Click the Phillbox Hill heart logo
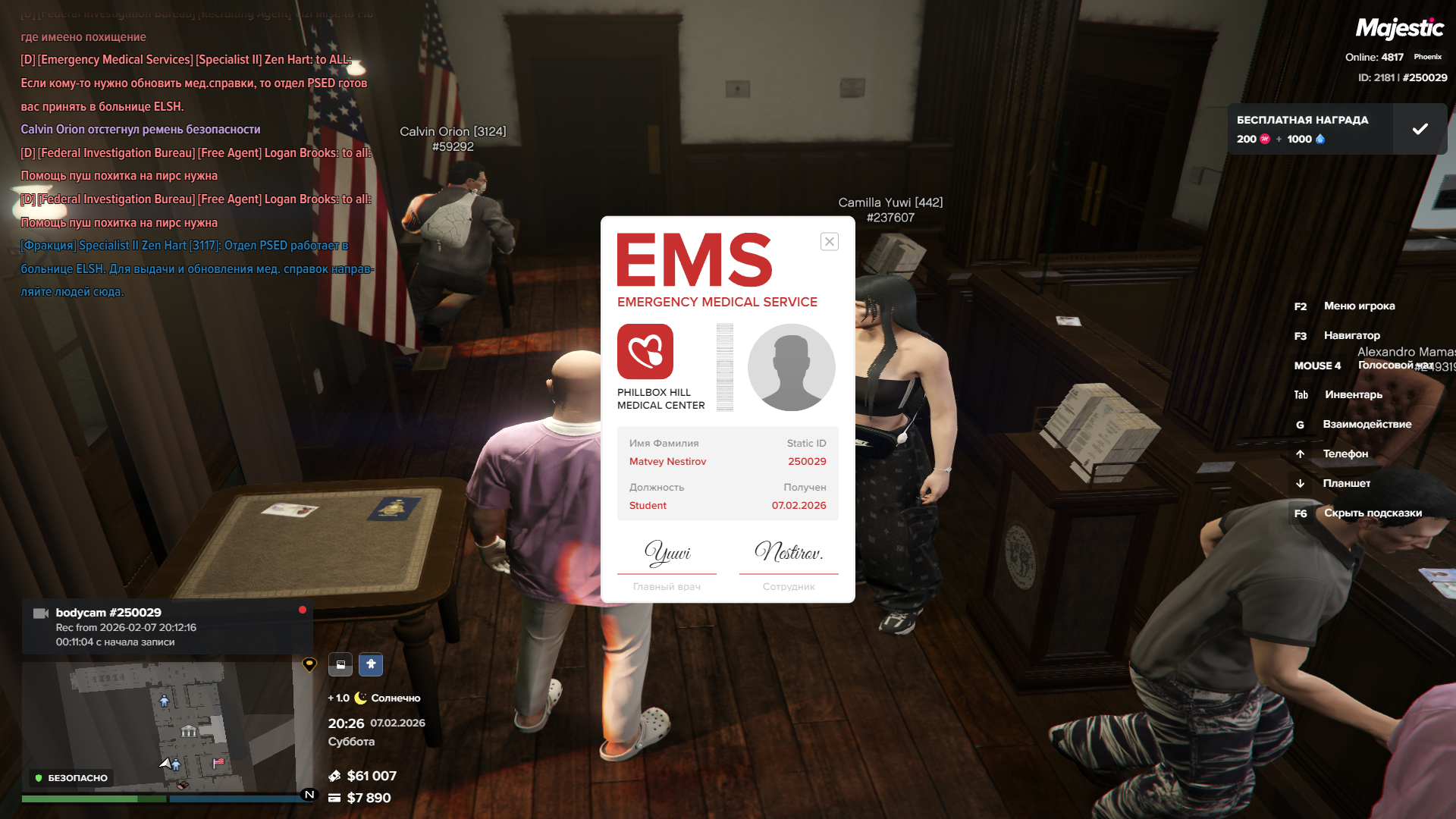The height and width of the screenshot is (819, 1456). tap(645, 352)
